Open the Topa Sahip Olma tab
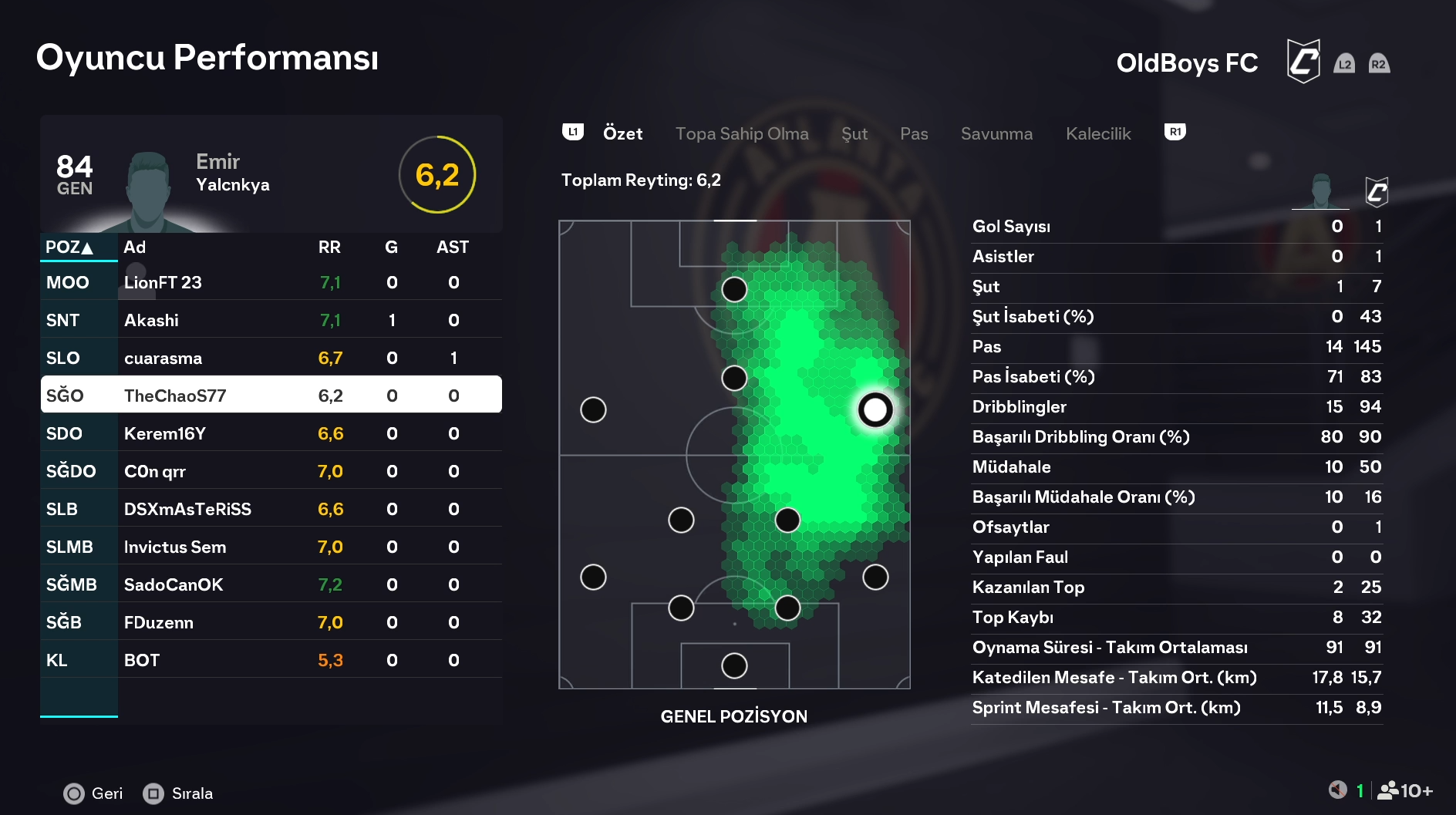Viewport: 1456px width, 815px height. click(742, 133)
